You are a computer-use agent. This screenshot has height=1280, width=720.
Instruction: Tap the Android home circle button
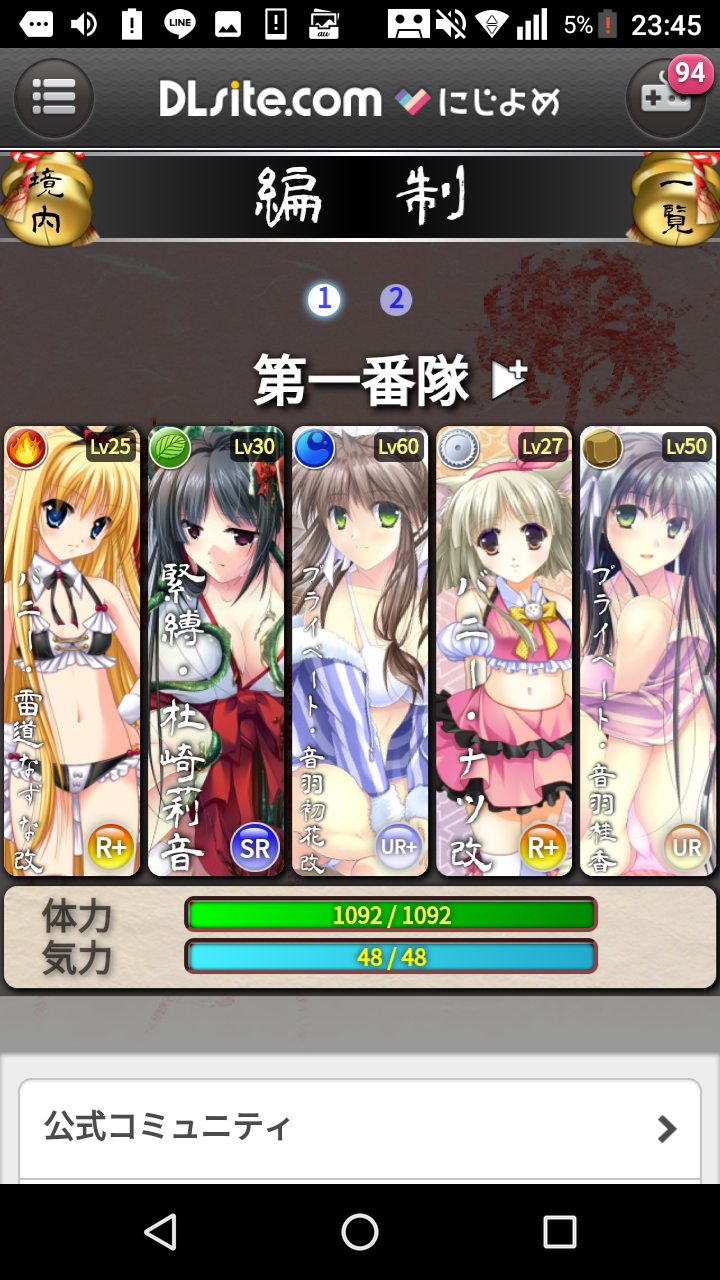point(360,1232)
